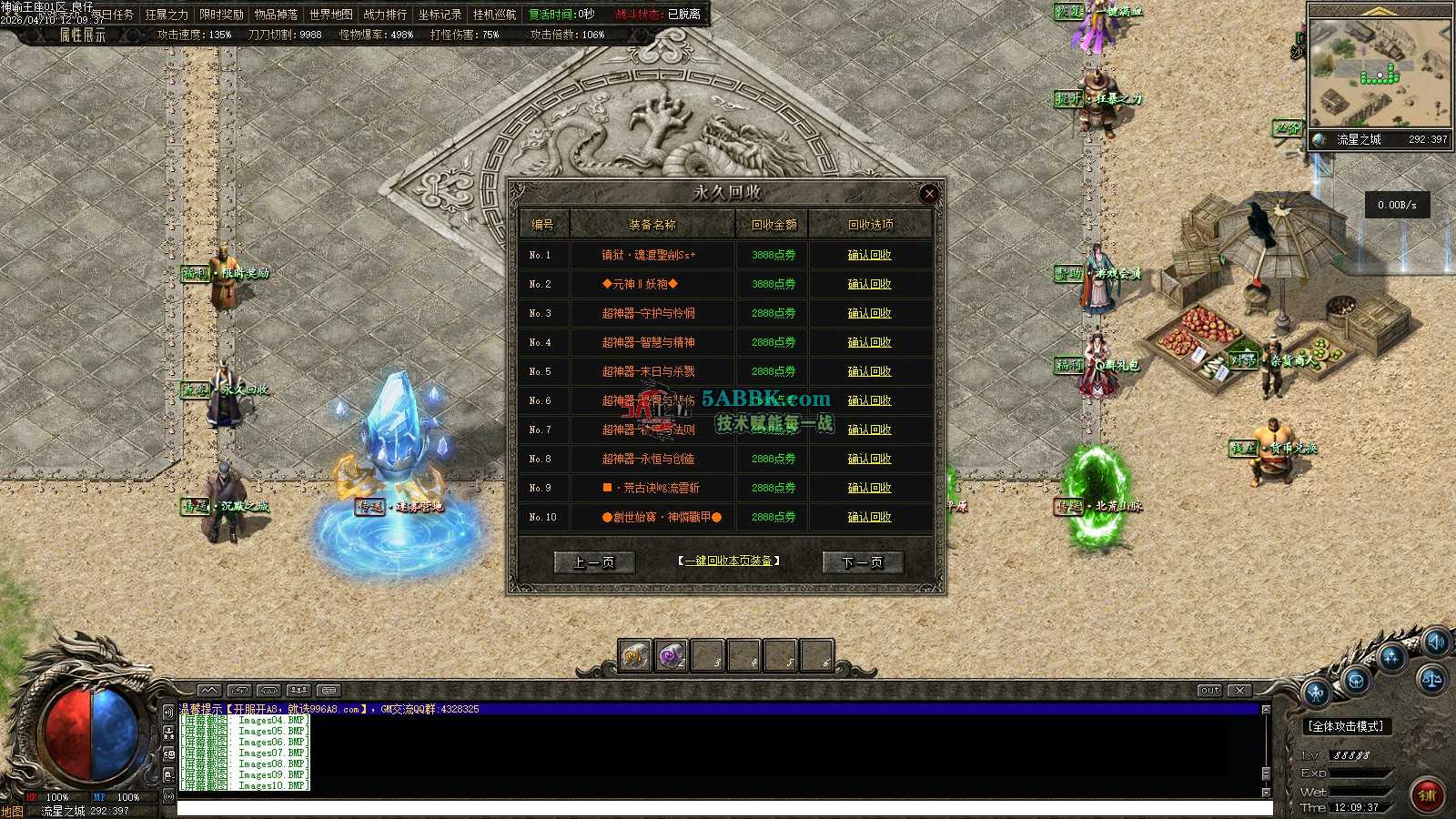Recycle all equipment on this page
This screenshot has width=1456, height=819.
pyautogui.click(x=730, y=561)
